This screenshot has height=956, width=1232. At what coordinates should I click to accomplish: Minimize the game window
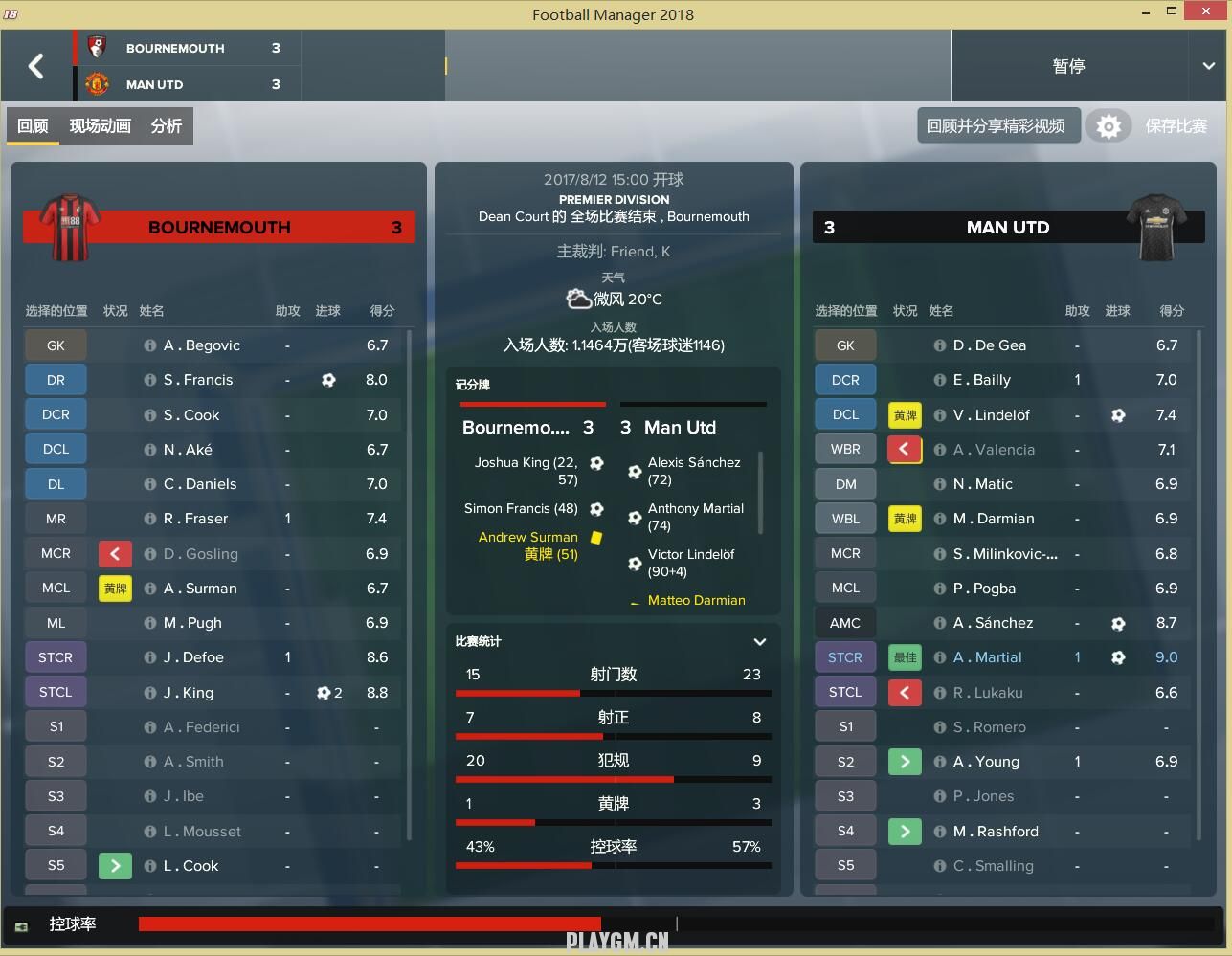(1146, 12)
